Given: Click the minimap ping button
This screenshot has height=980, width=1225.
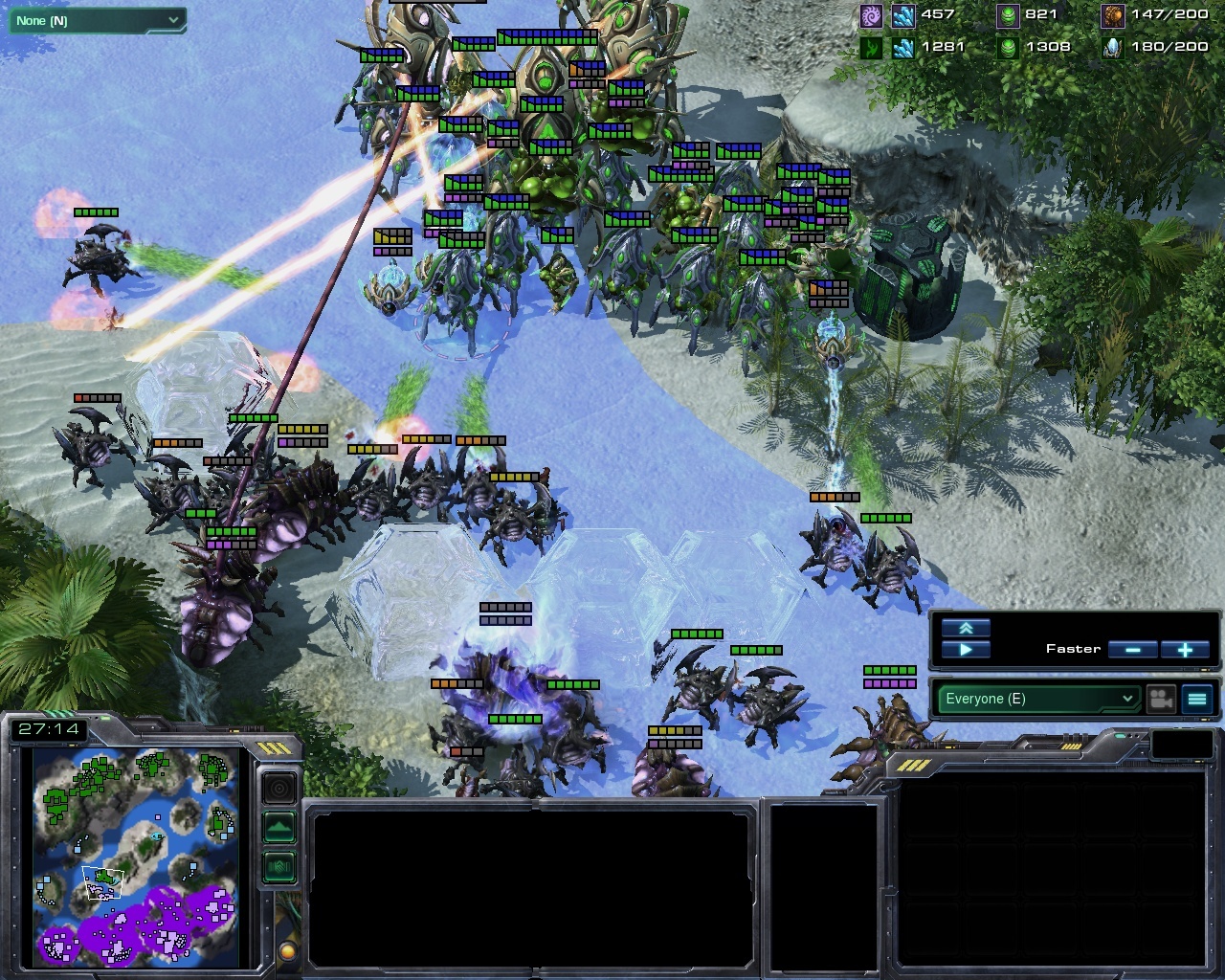Looking at the screenshot, I should (x=278, y=789).
